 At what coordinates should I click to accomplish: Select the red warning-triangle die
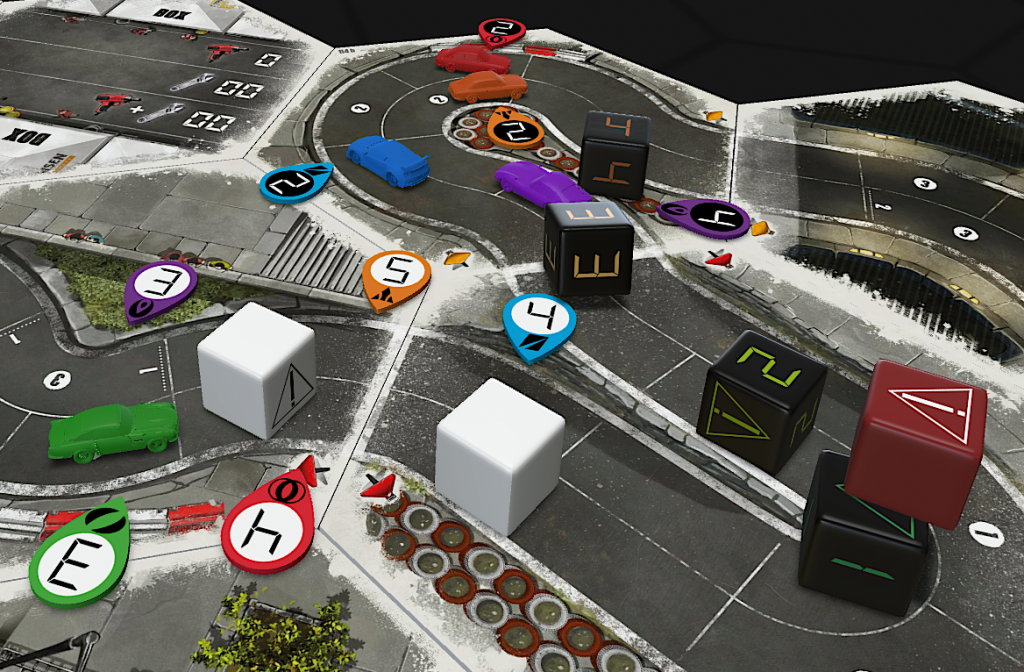pyautogui.click(x=915, y=440)
